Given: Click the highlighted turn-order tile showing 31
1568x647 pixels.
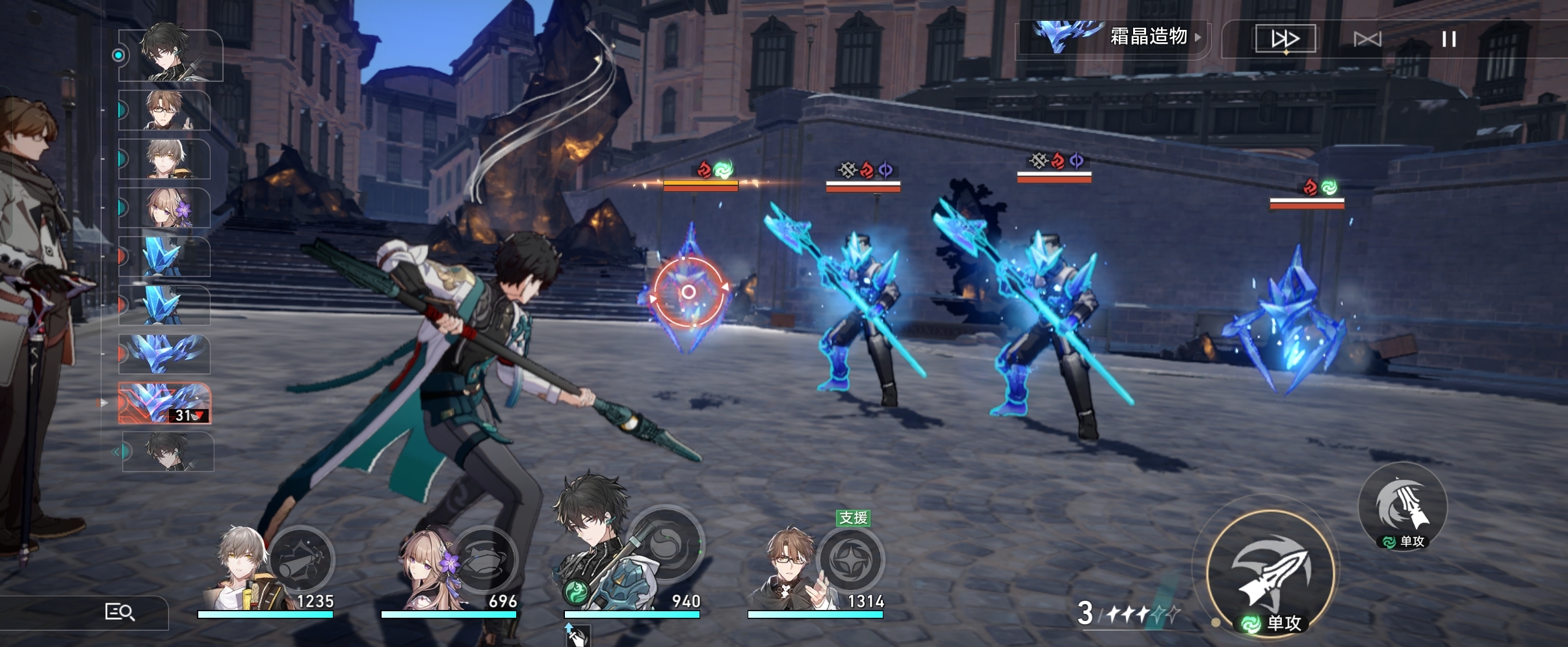Looking at the screenshot, I should [165, 403].
